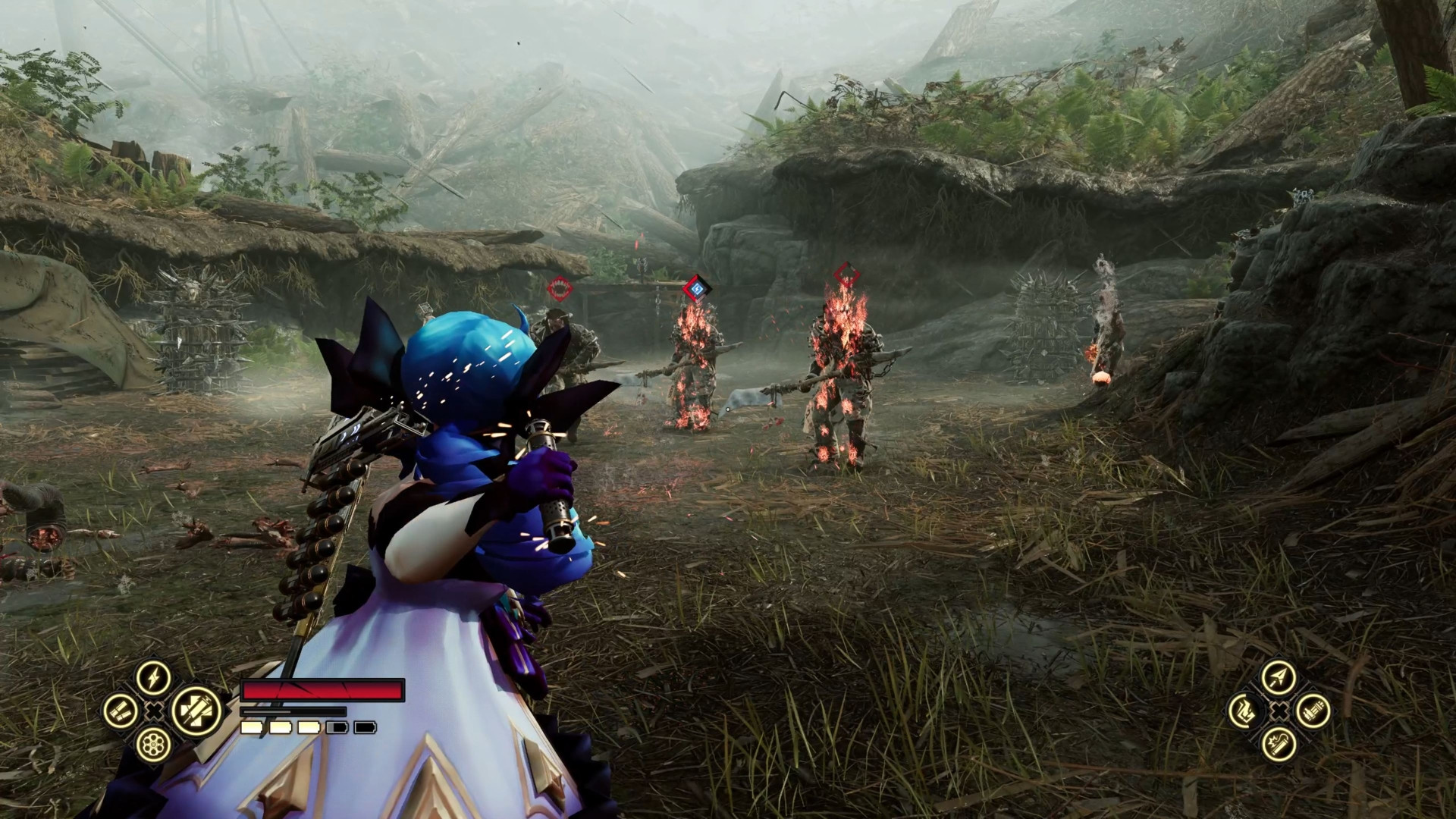Select the dynamite stick icon
Screen dimensions: 1456x819
(1279, 745)
